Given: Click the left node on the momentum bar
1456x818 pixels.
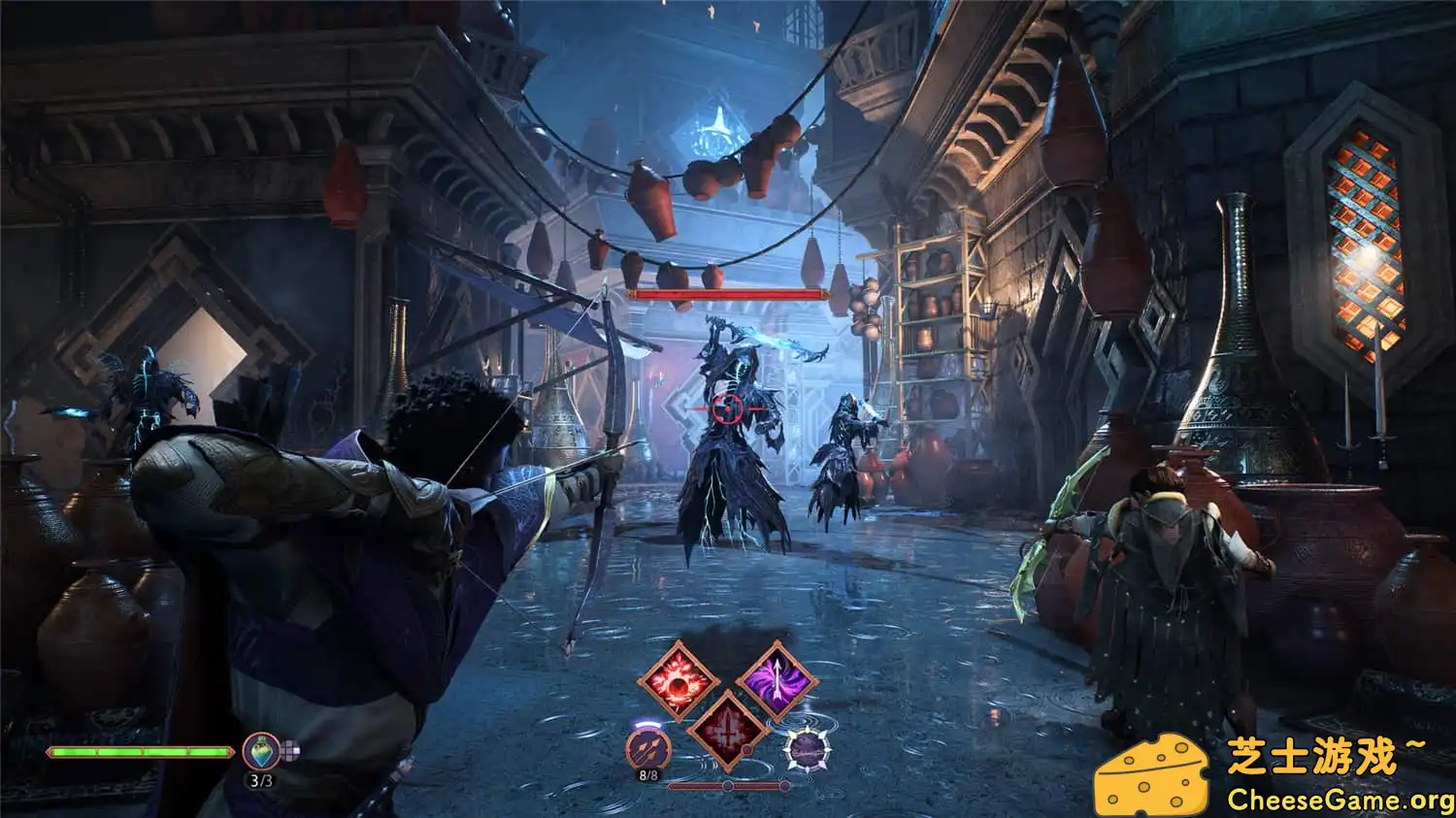Looking at the screenshot, I should pyautogui.click(x=728, y=785).
